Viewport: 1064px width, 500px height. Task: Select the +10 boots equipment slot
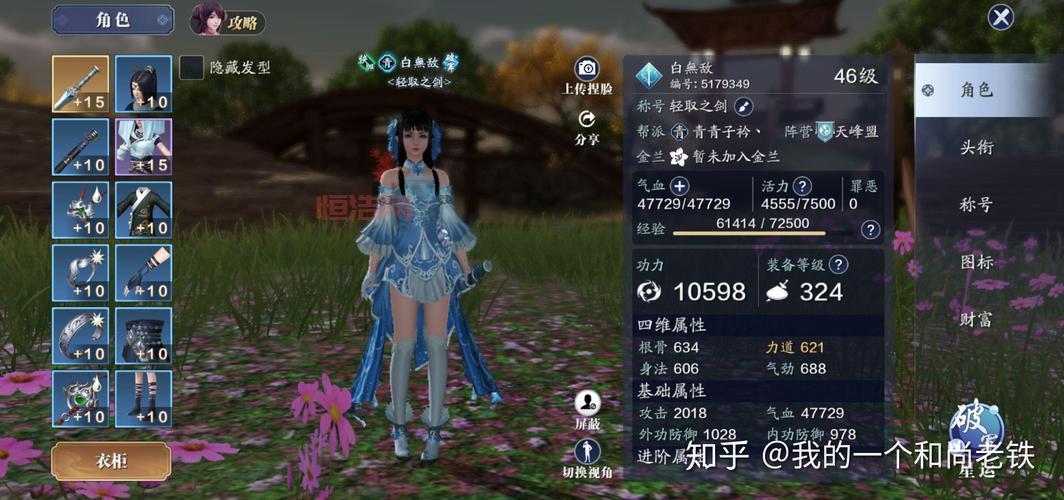pos(144,398)
